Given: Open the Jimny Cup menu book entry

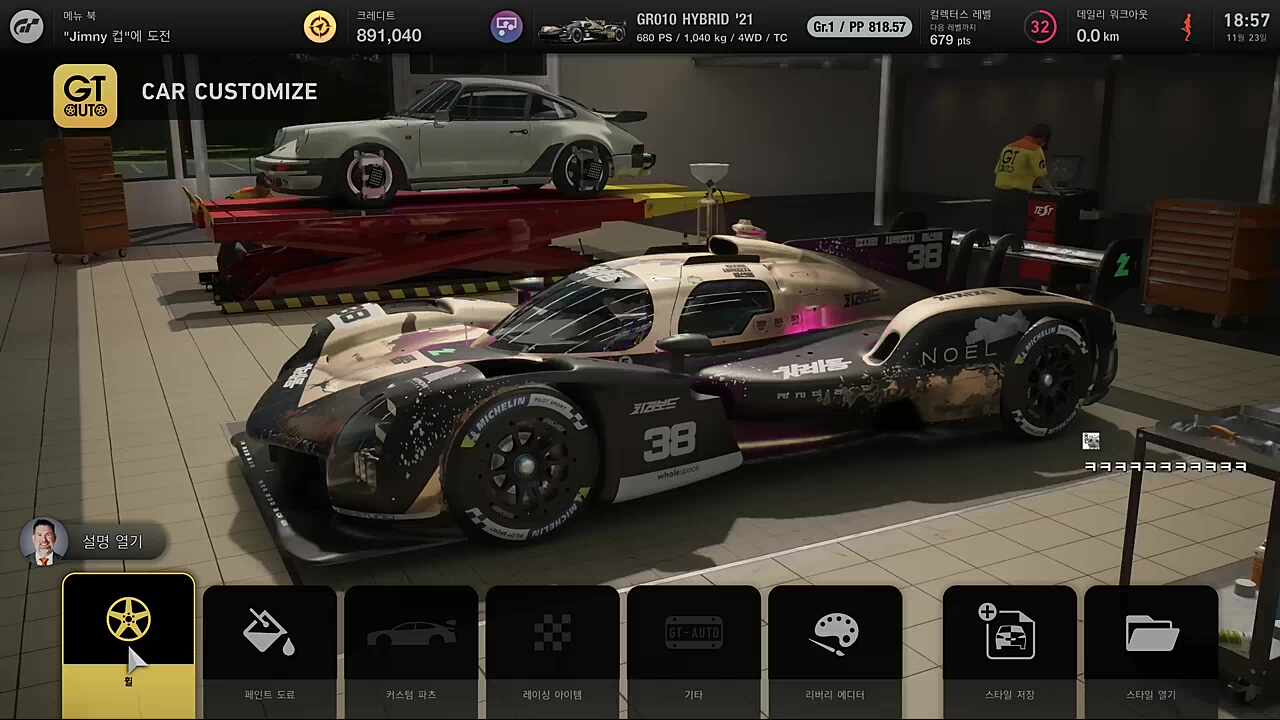Looking at the screenshot, I should (x=117, y=35).
